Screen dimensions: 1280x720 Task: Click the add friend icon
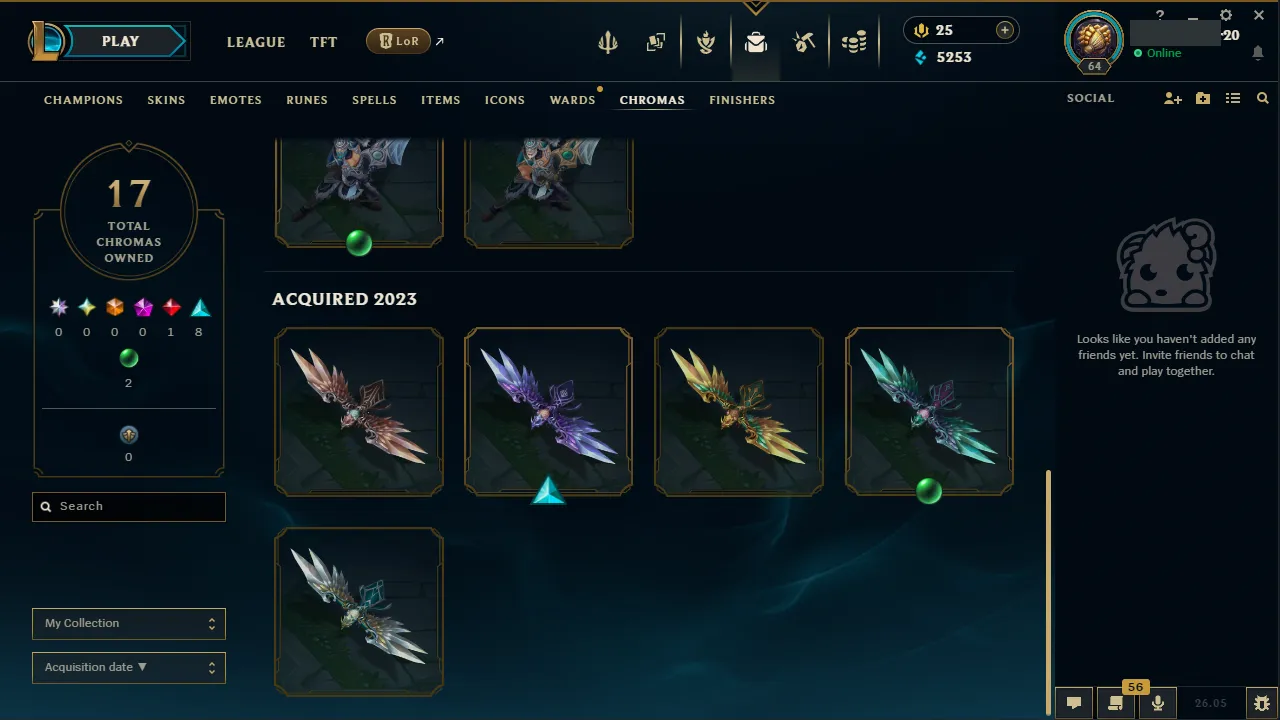(1172, 98)
